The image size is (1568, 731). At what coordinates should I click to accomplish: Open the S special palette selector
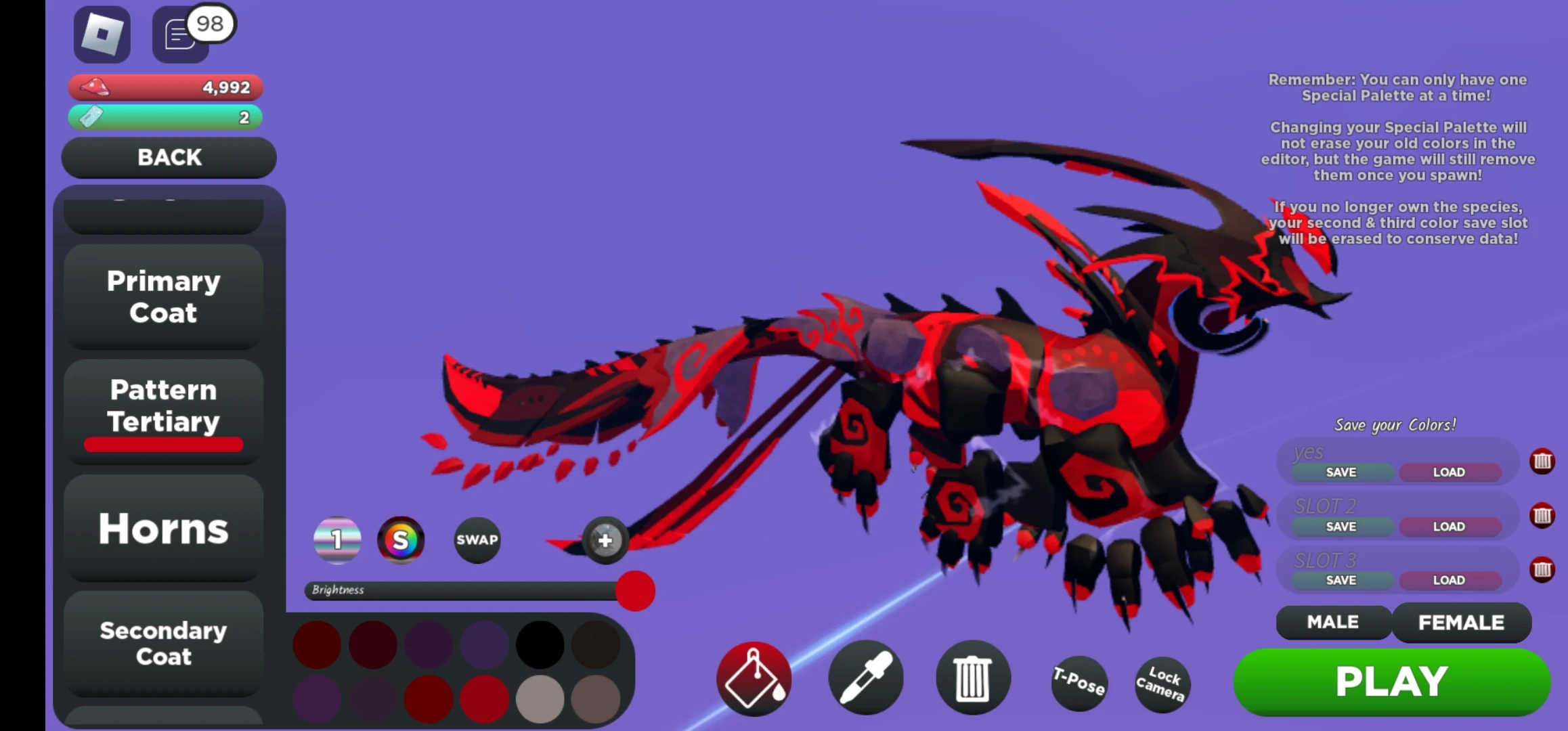click(401, 539)
